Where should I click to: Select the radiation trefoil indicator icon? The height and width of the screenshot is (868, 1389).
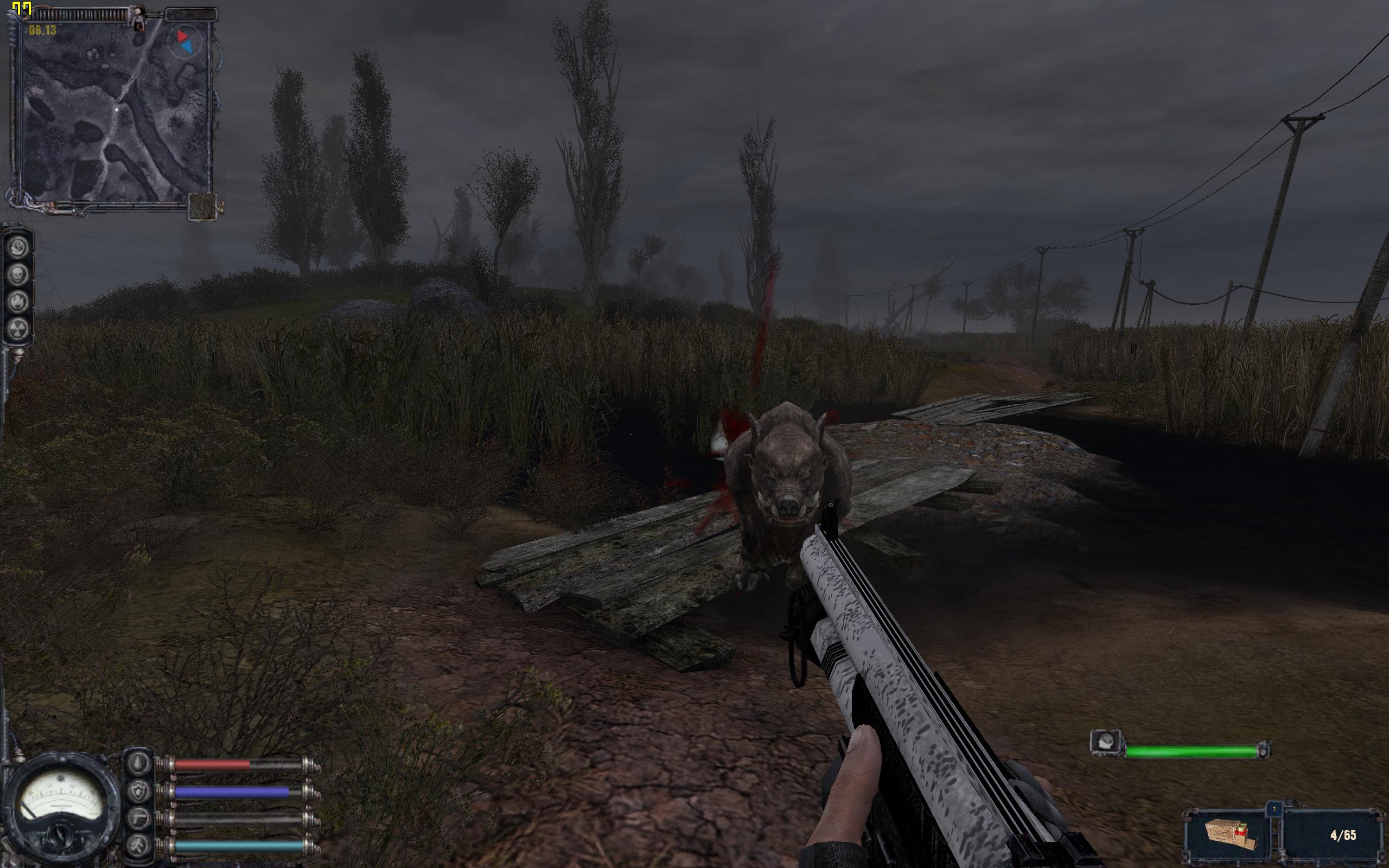pyautogui.click(x=19, y=329)
